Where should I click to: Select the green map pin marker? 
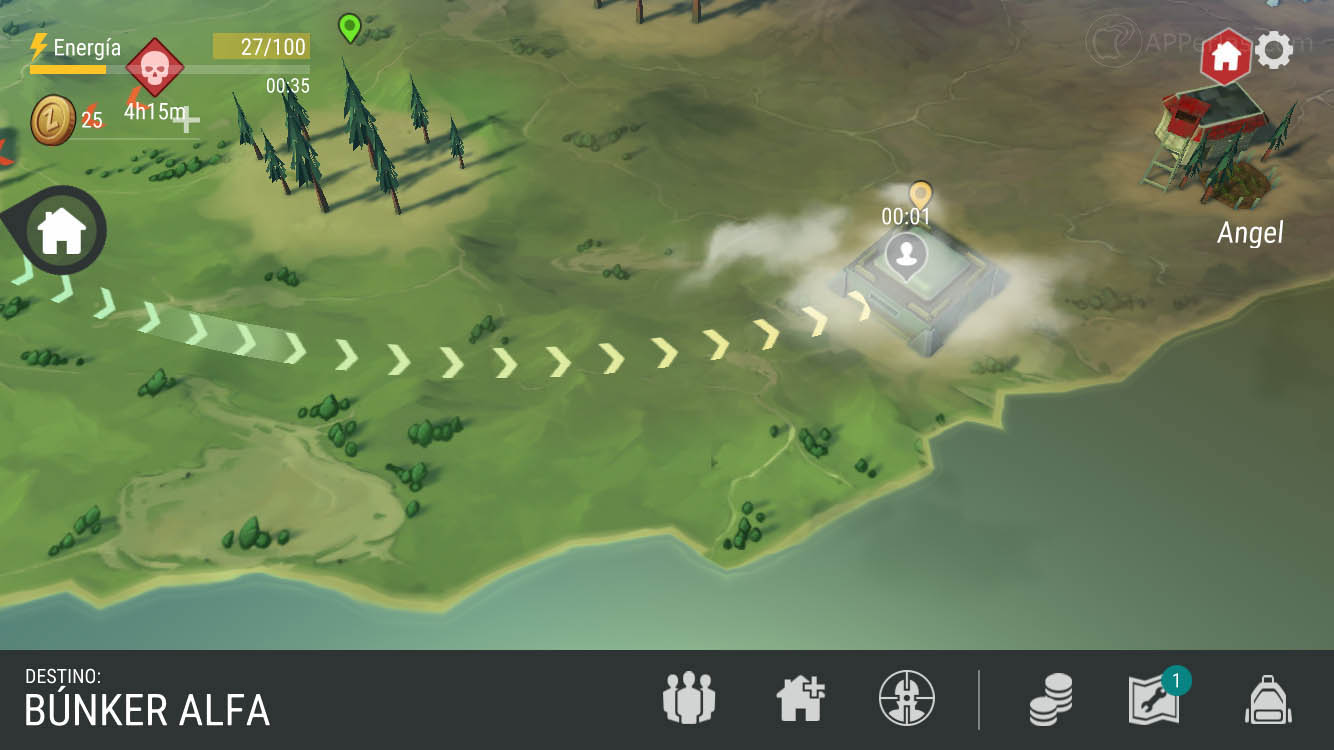click(x=349, y=28)
